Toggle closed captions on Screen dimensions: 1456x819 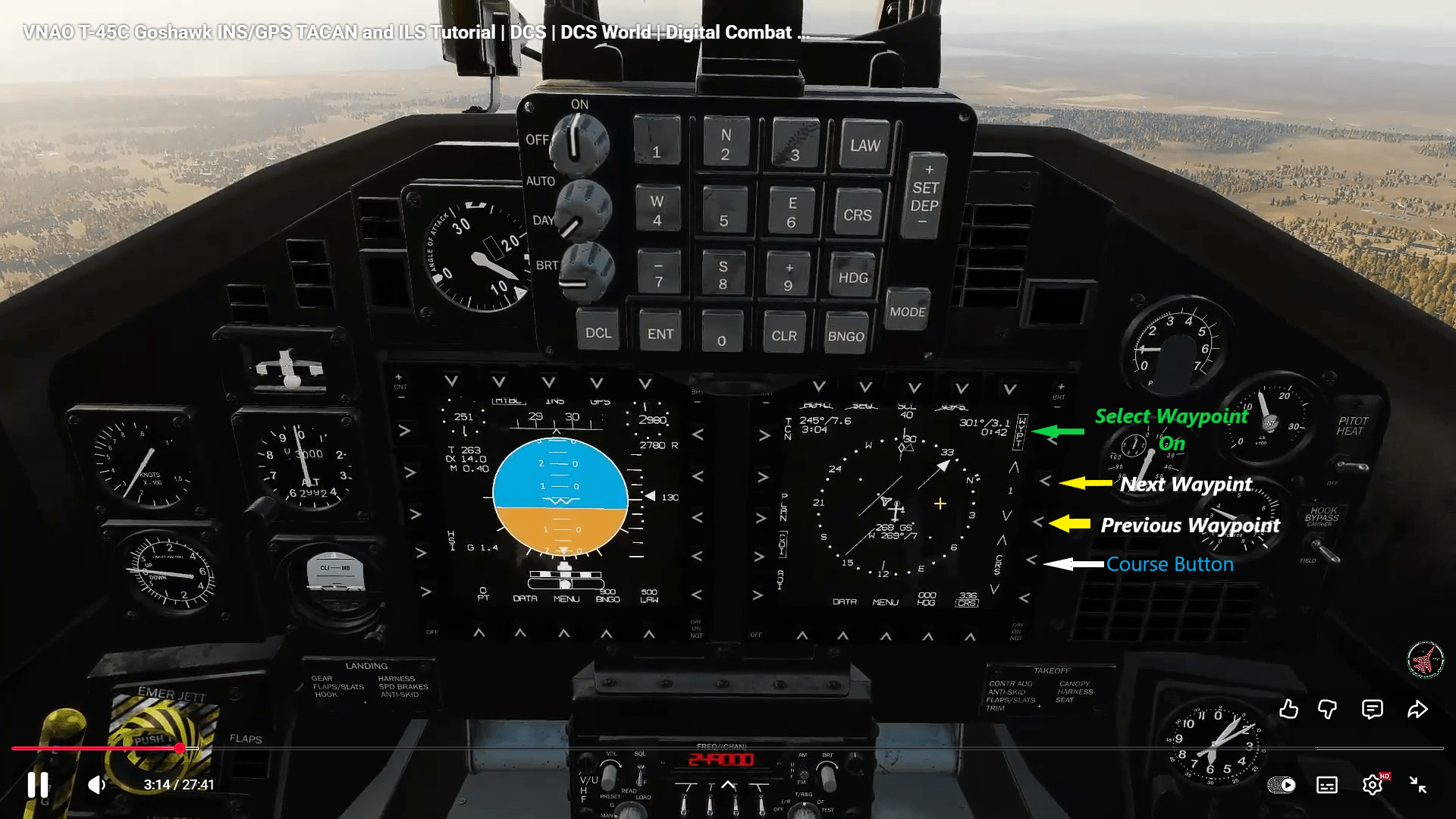point(1327,786)
